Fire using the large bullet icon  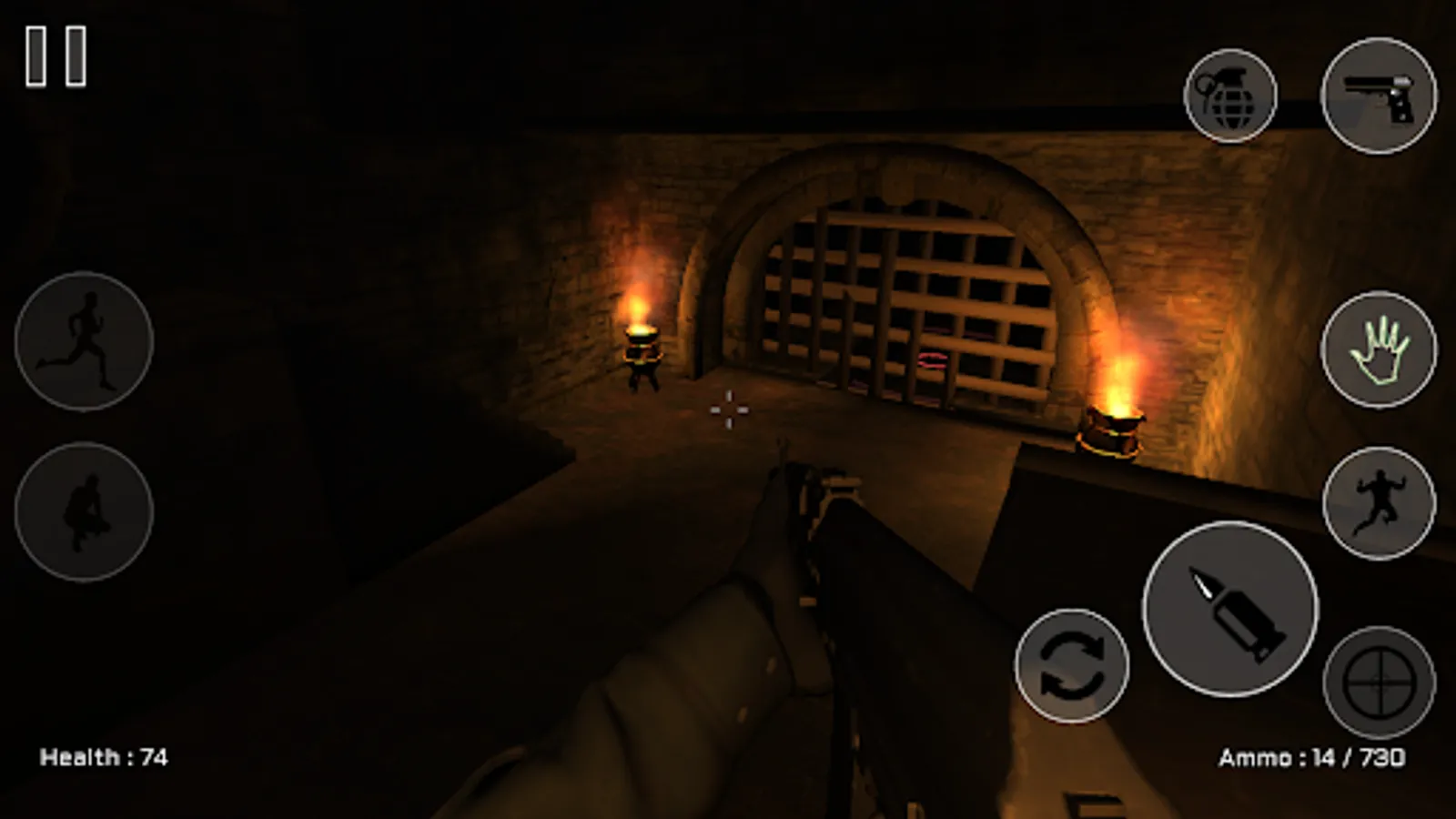(1230, 608)
